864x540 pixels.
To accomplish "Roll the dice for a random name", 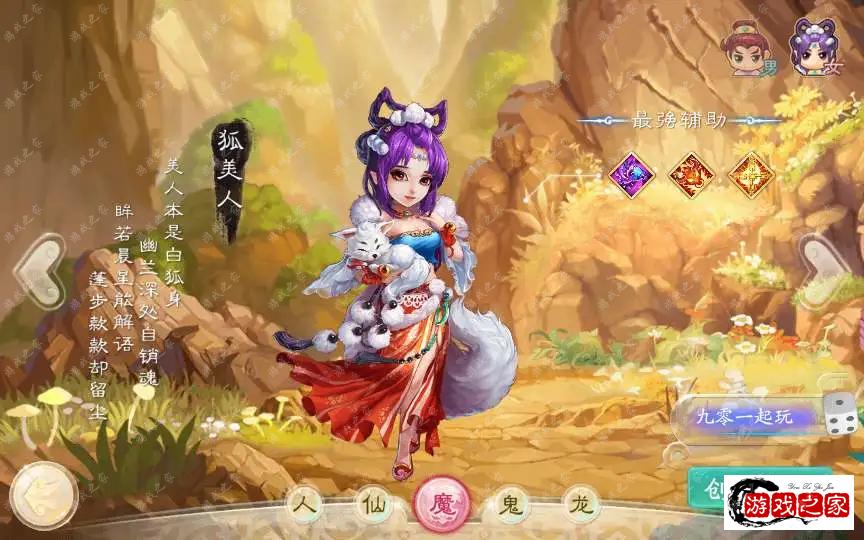I will coord(838,413).
